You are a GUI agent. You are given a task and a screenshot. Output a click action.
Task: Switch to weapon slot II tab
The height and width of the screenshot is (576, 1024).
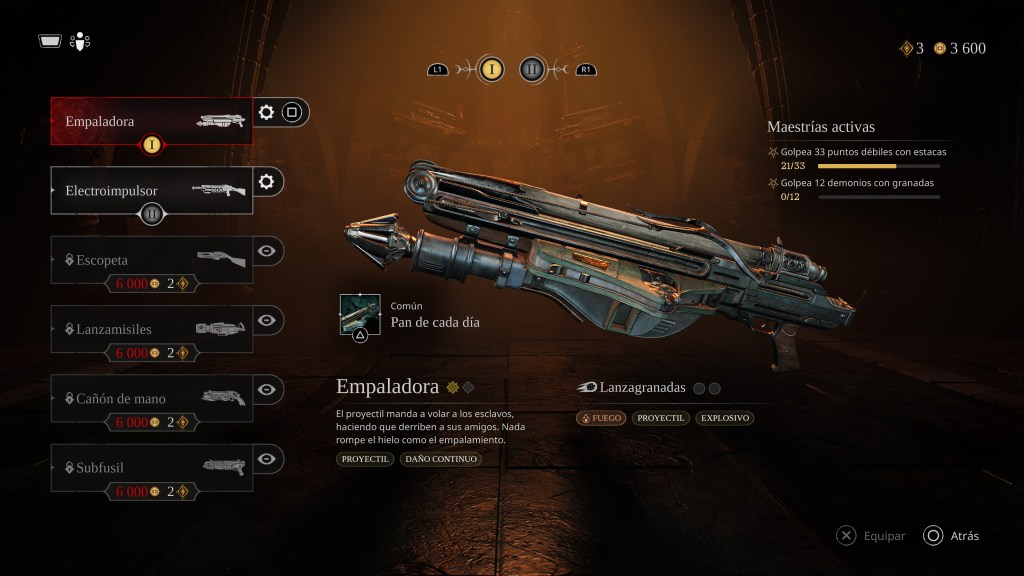[532, 69]
